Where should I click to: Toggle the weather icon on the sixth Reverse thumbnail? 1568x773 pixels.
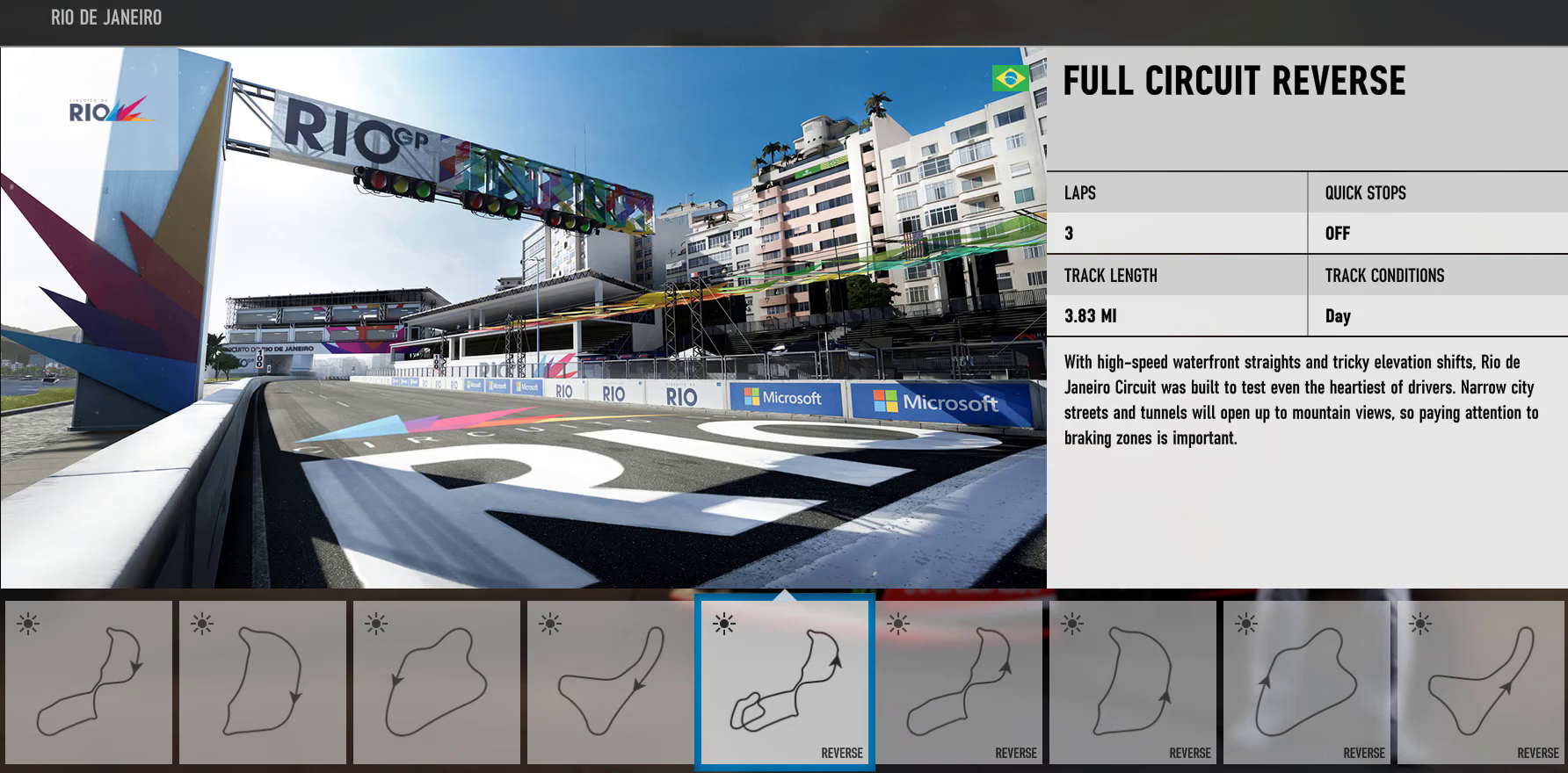click(897, 625)
